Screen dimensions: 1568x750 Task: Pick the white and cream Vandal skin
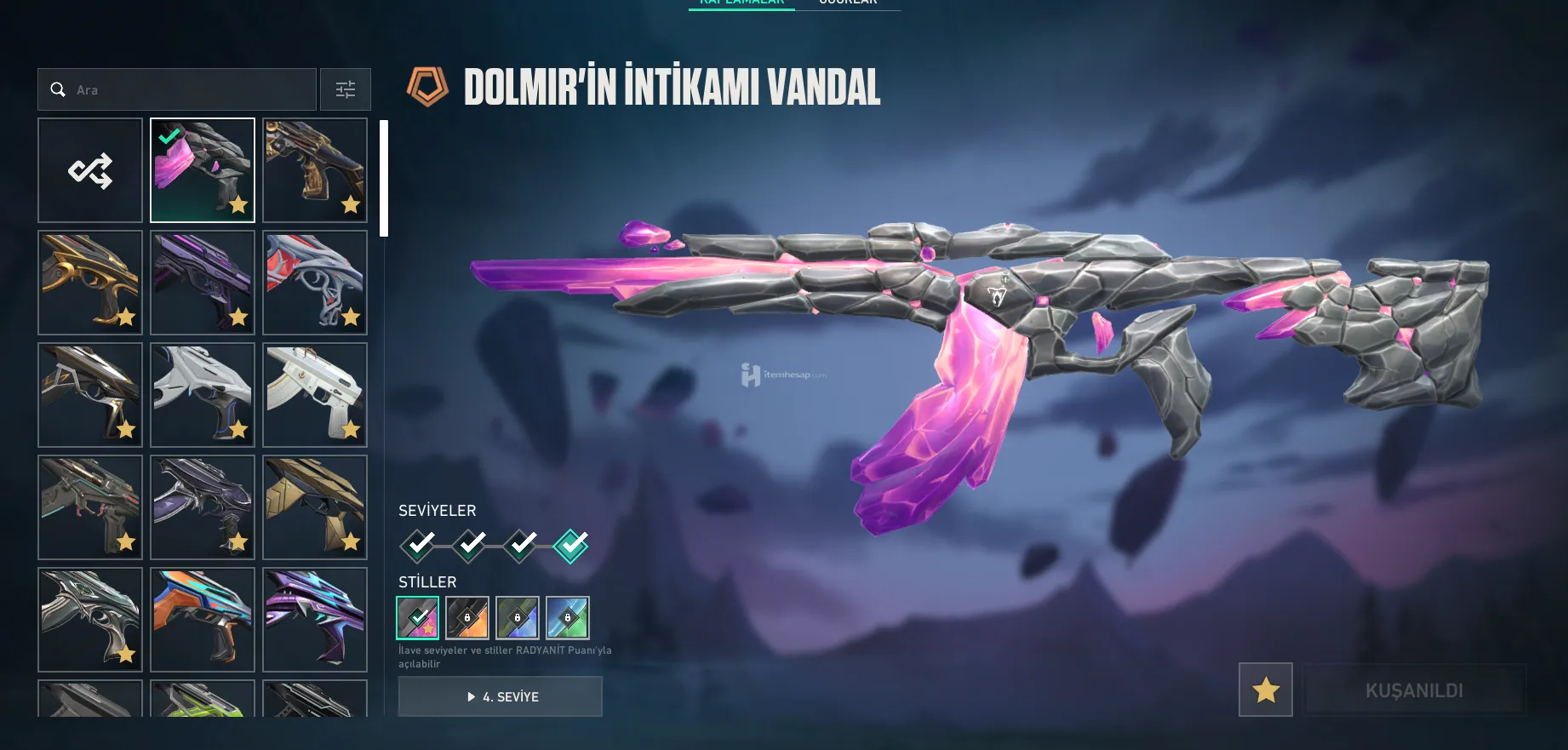pos(315,395)
